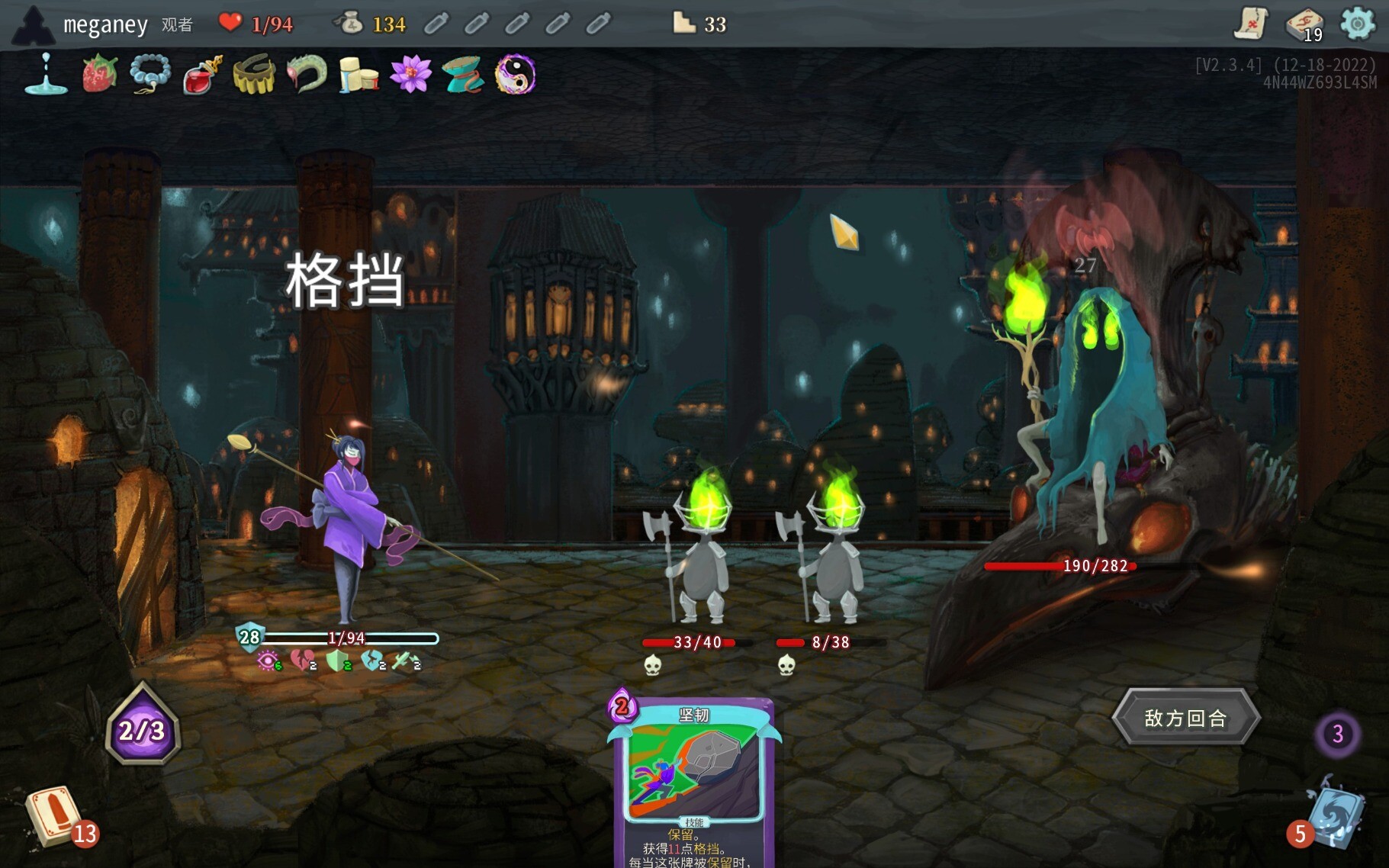View the full deck of 19 cards
The width and height of the screenshot is (1389, 868).
click(x=1304, y=25)
